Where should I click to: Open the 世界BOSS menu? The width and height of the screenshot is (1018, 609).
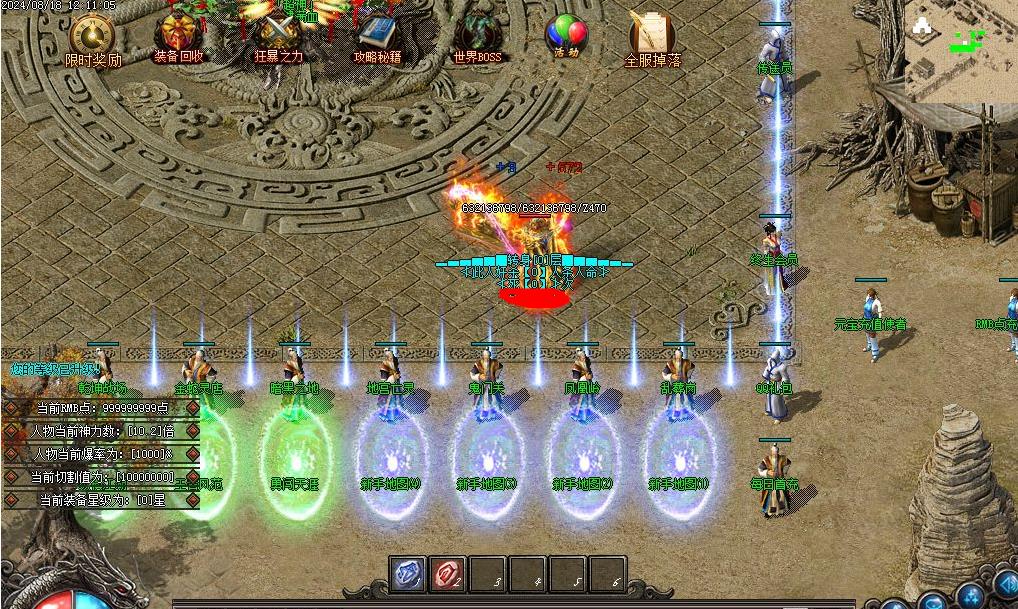pyautogui.click(x=477, y=37)
